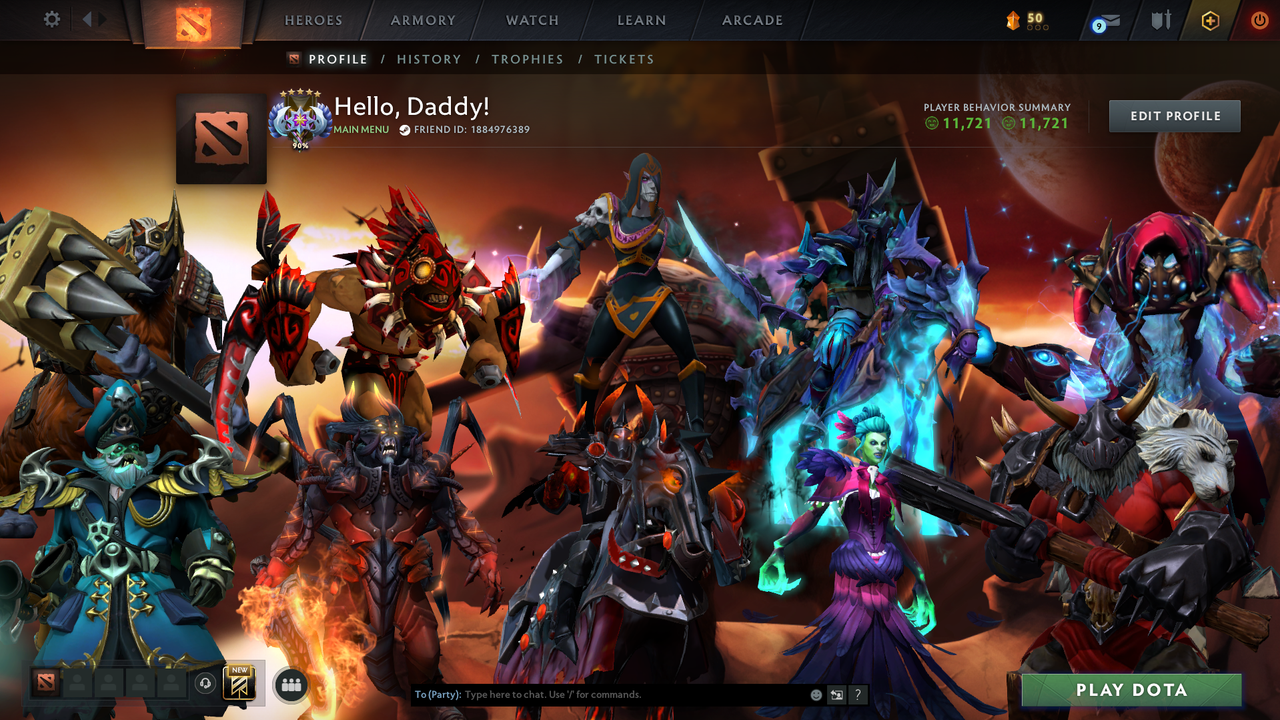Click the help question mark icon
Screen dimensions: 1280x720
857,693
